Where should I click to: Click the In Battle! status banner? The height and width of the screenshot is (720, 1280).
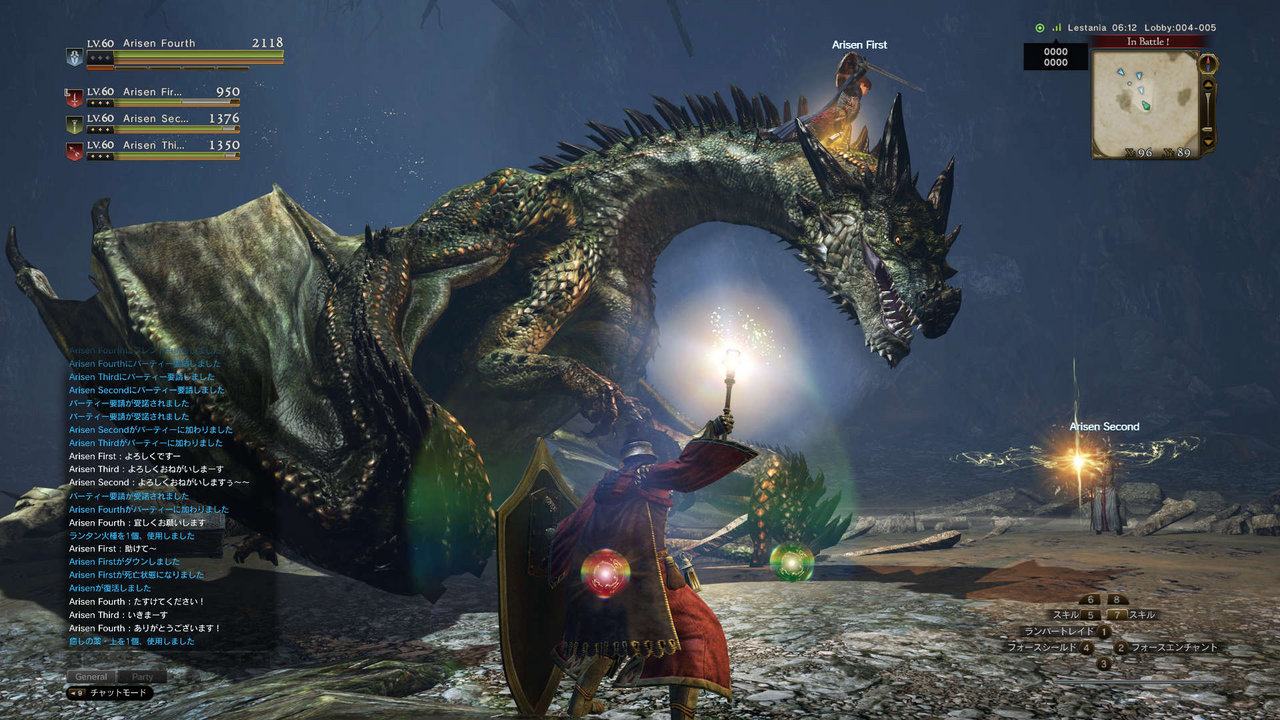(x=1148, y=40)
